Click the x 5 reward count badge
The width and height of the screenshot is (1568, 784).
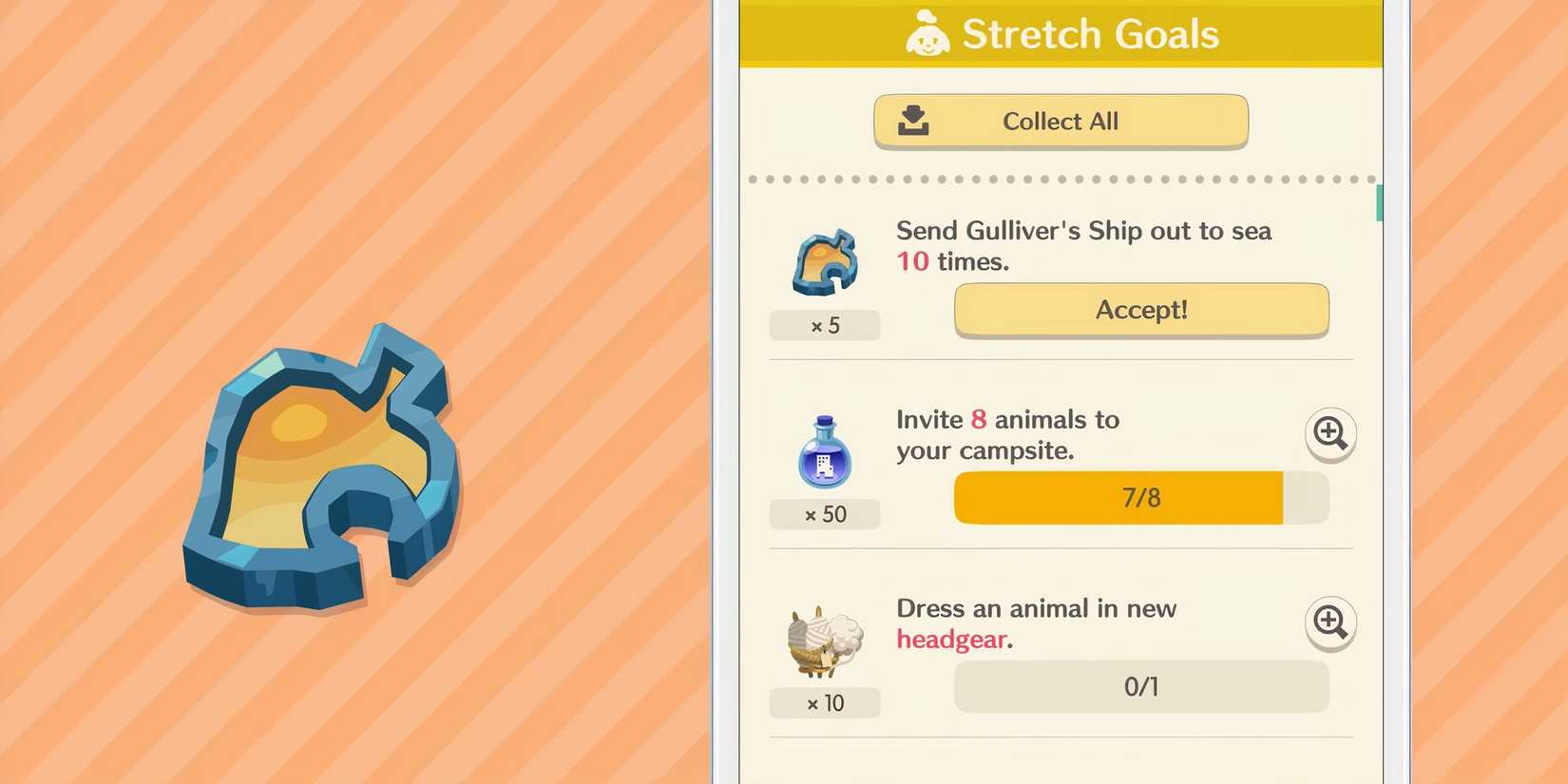pos(823,325)
